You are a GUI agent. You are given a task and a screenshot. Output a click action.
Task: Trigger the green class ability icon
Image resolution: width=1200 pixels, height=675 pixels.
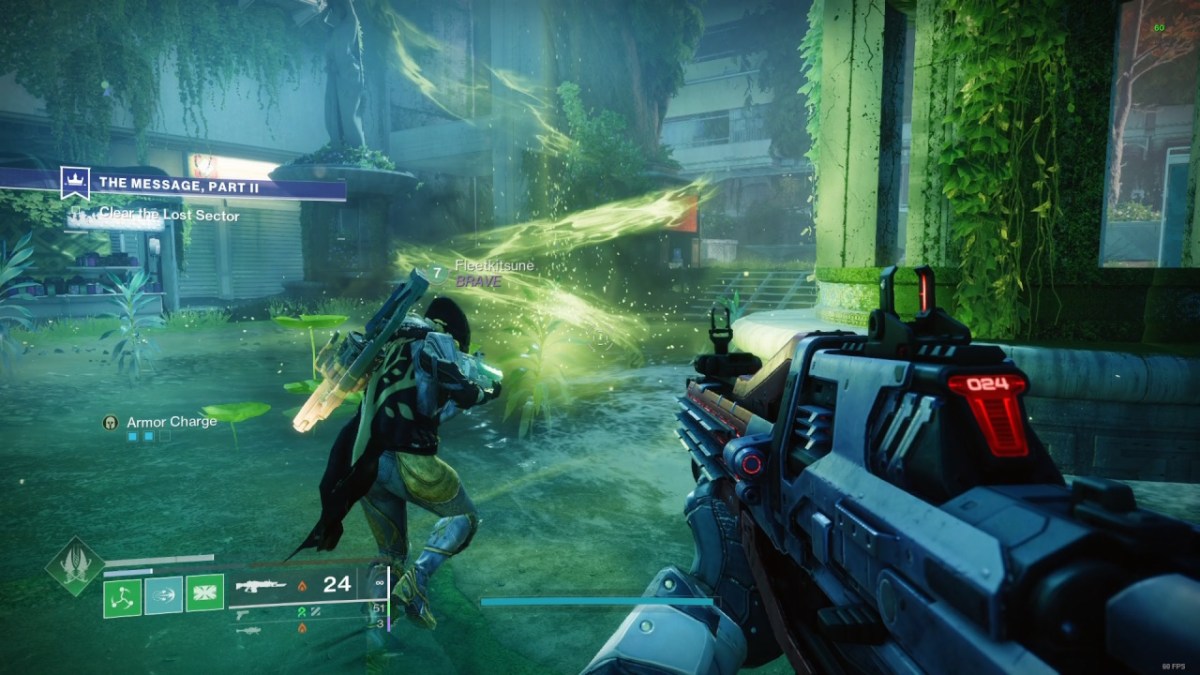point(204,597)
